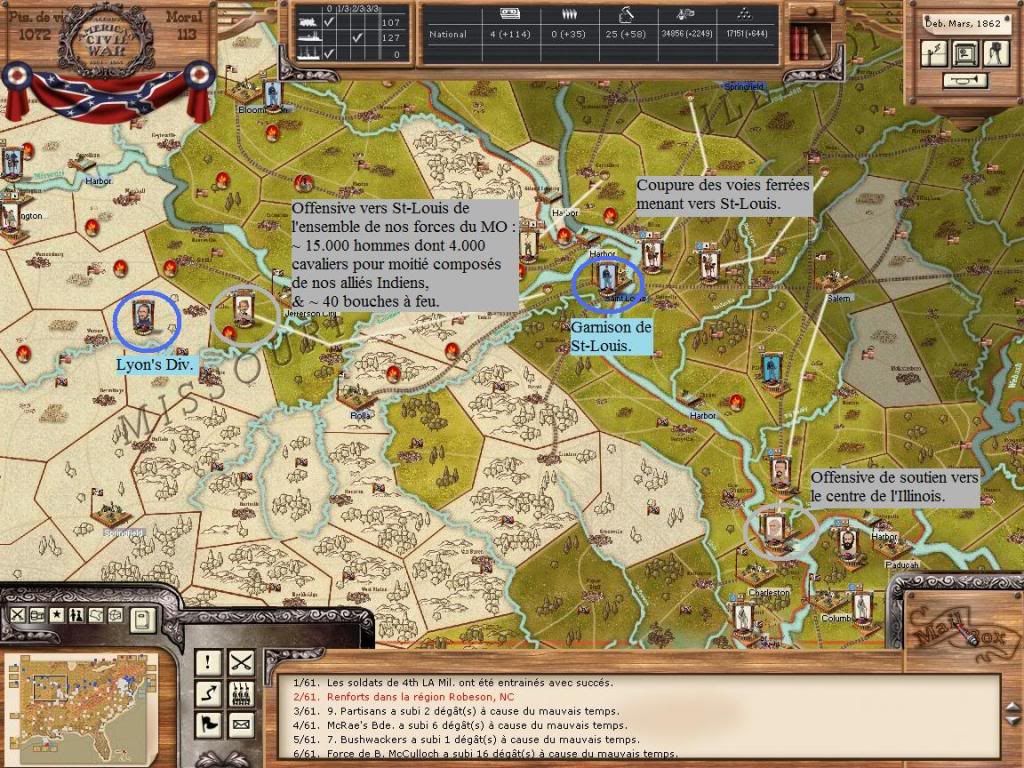Open the envelope mail filter
This screenshot has width=1024, height=768.
pos(241,723)
